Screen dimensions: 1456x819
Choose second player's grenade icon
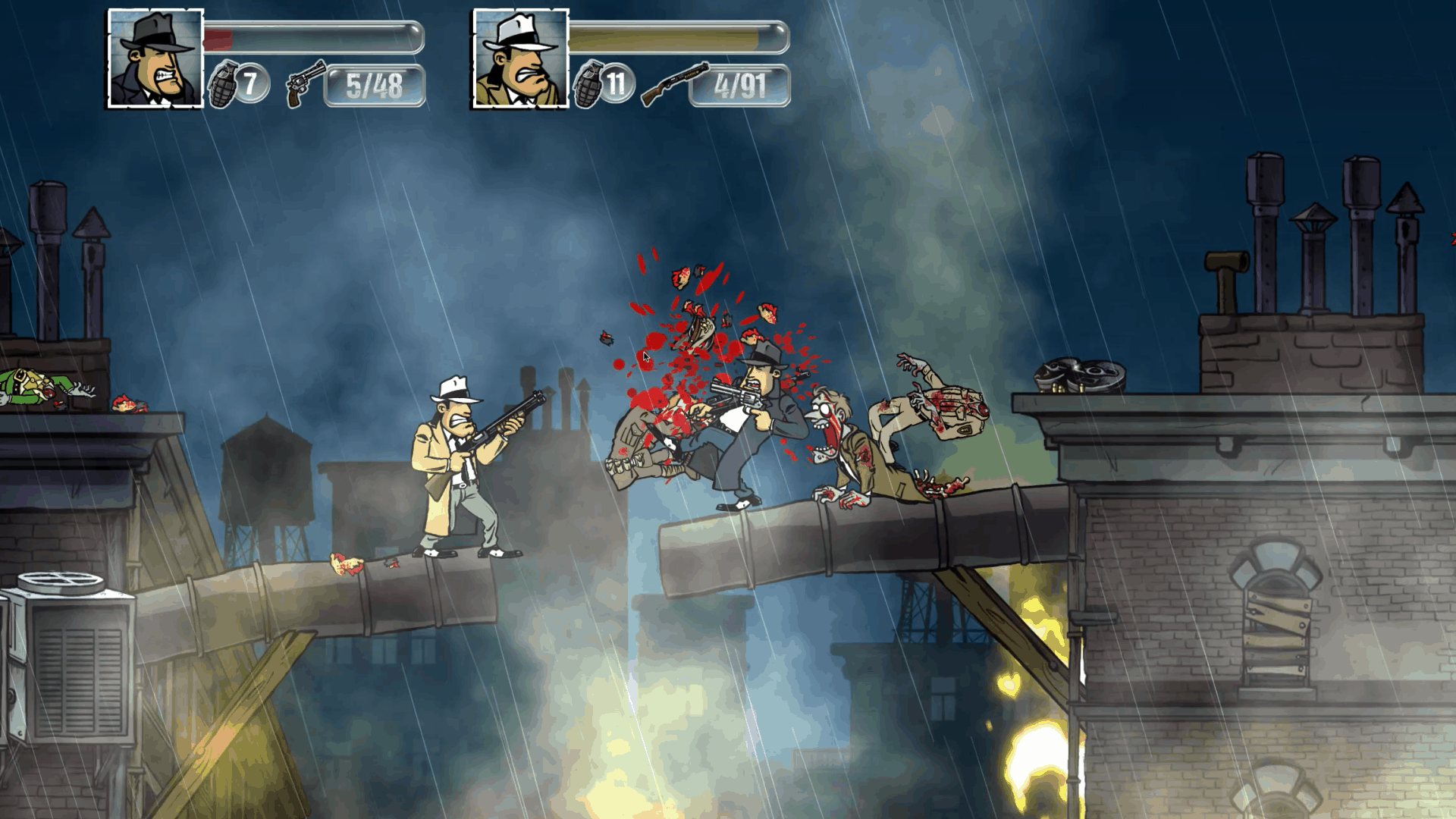coord(588,84)
